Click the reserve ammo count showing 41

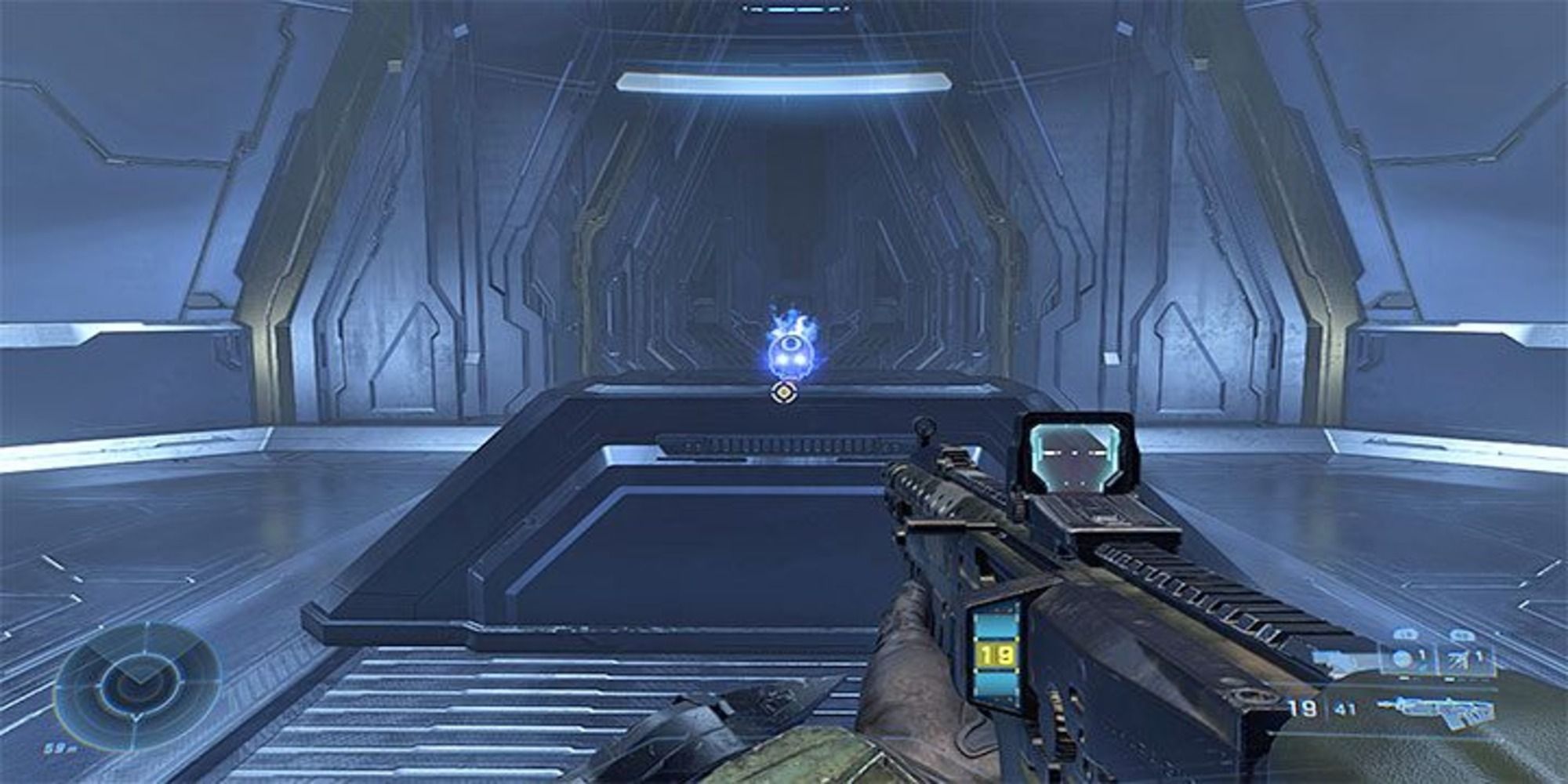pos(1344,708)
